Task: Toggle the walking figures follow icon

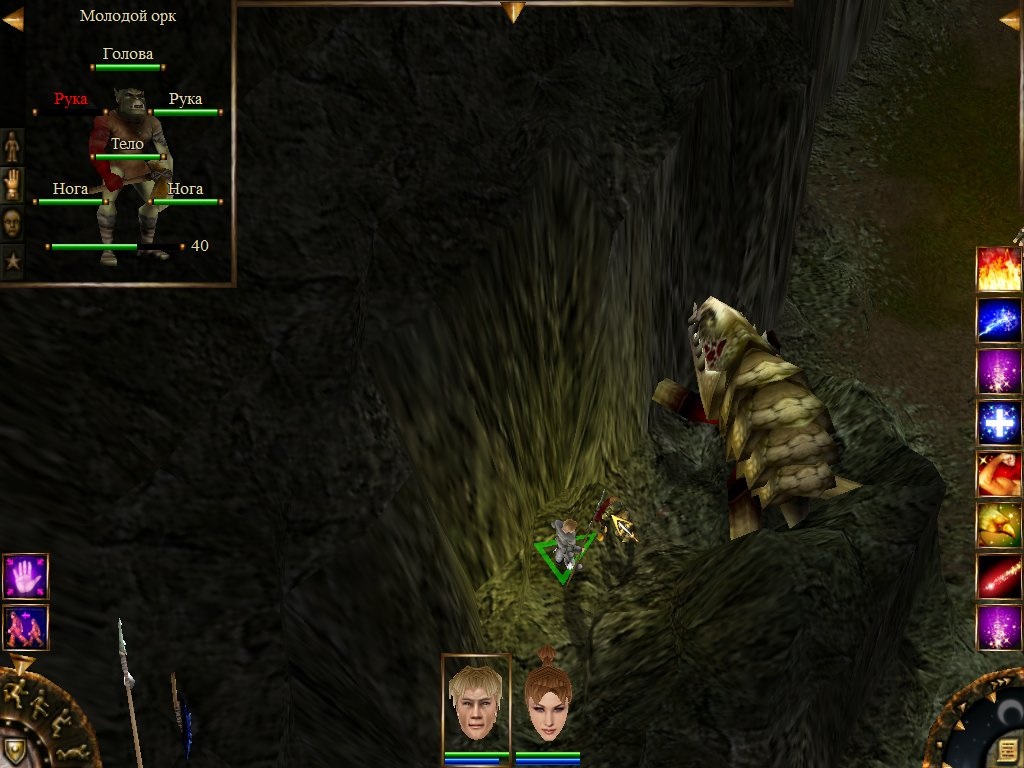Action: [25, 628]
